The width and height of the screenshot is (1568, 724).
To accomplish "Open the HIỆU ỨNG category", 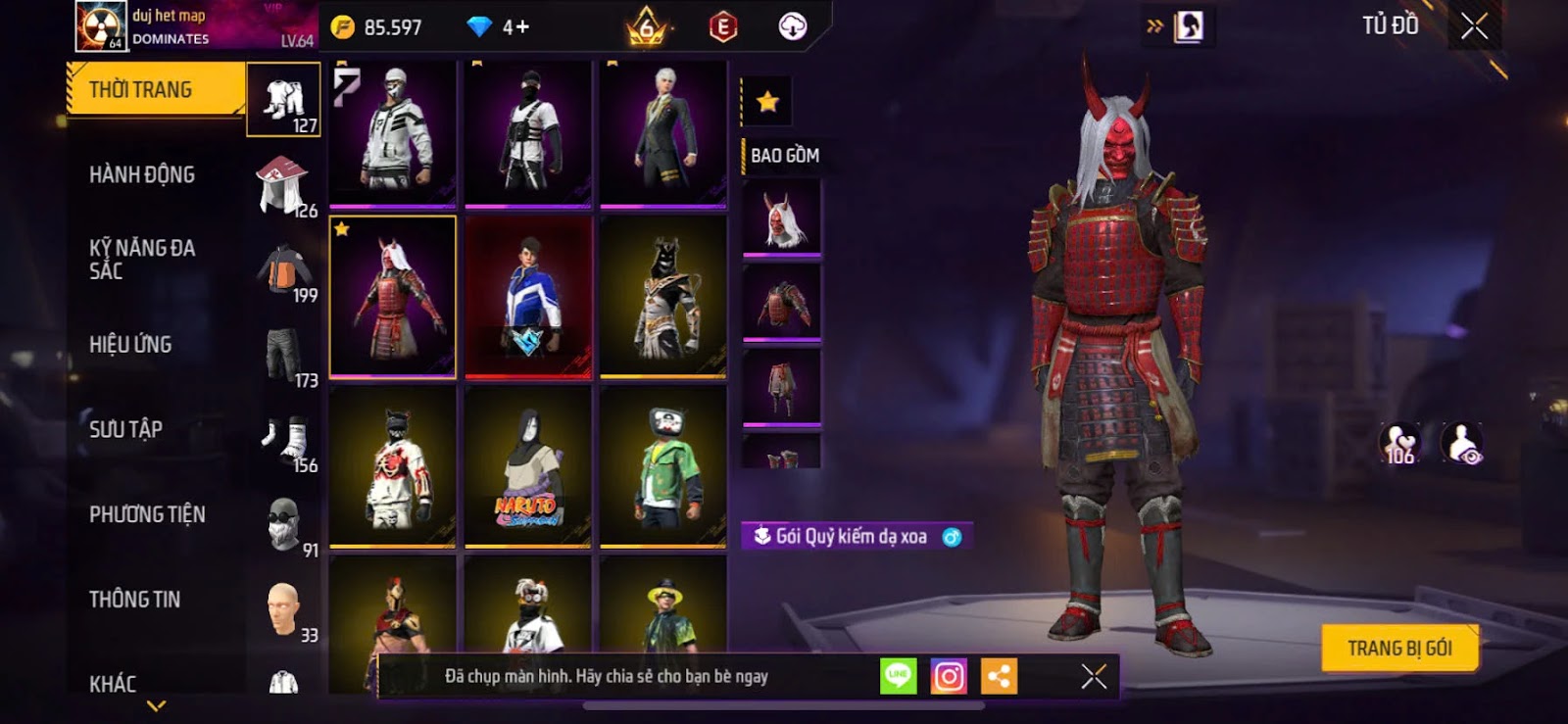I will coord(130,345).
